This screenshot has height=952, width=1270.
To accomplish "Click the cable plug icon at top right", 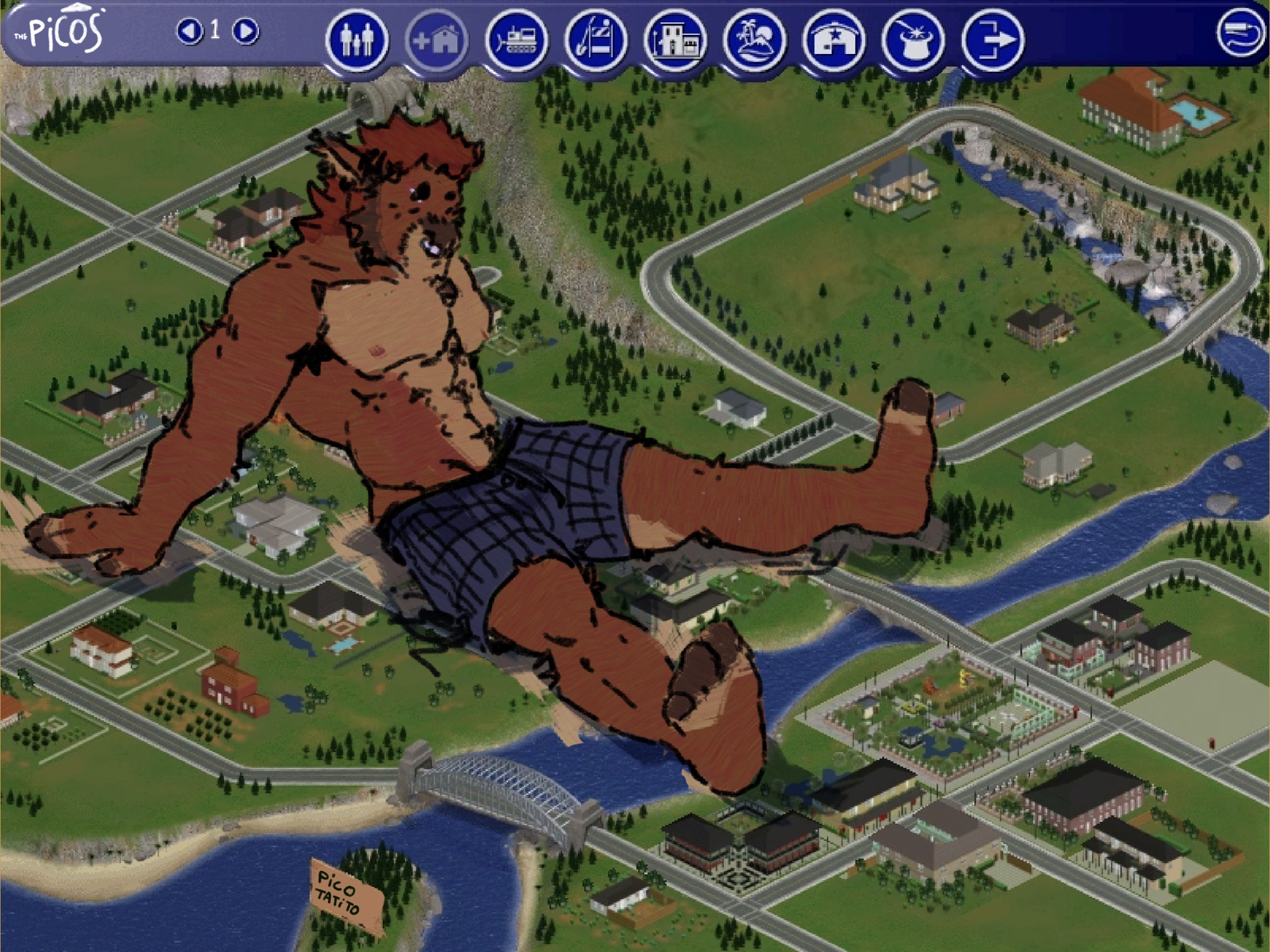I will 1240,33.
